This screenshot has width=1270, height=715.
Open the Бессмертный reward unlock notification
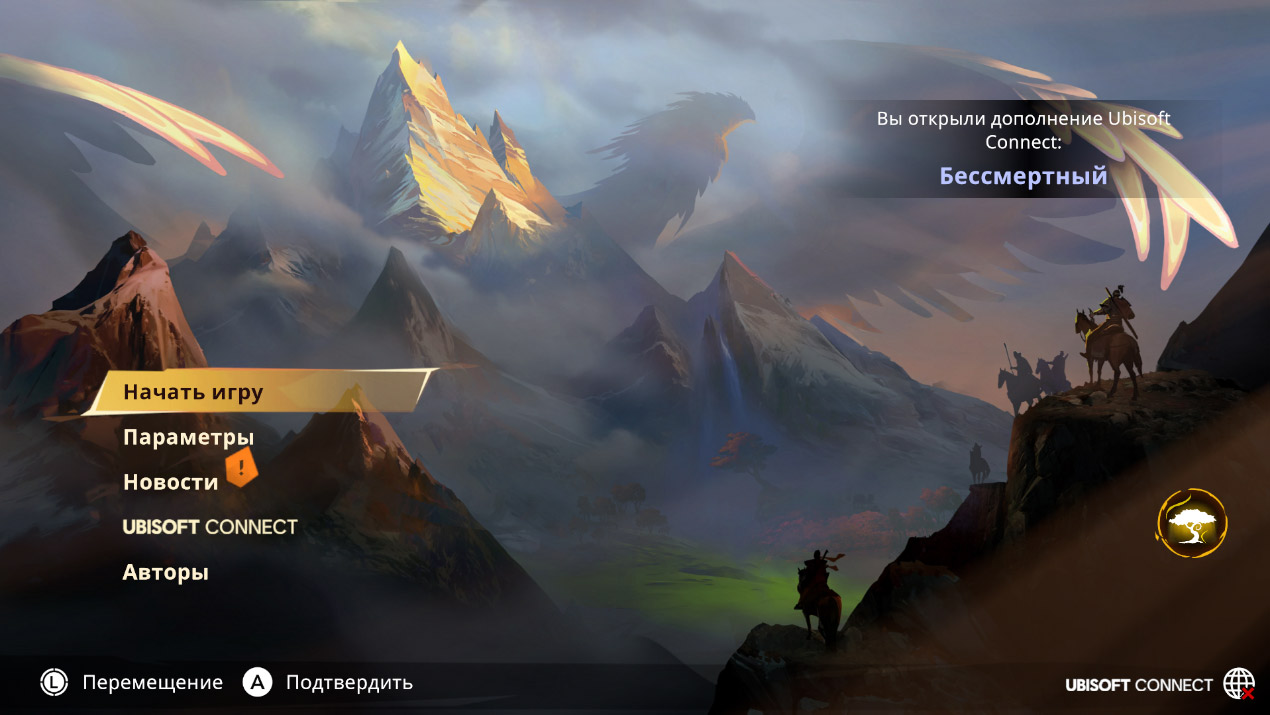click(x=1023, y=176)
